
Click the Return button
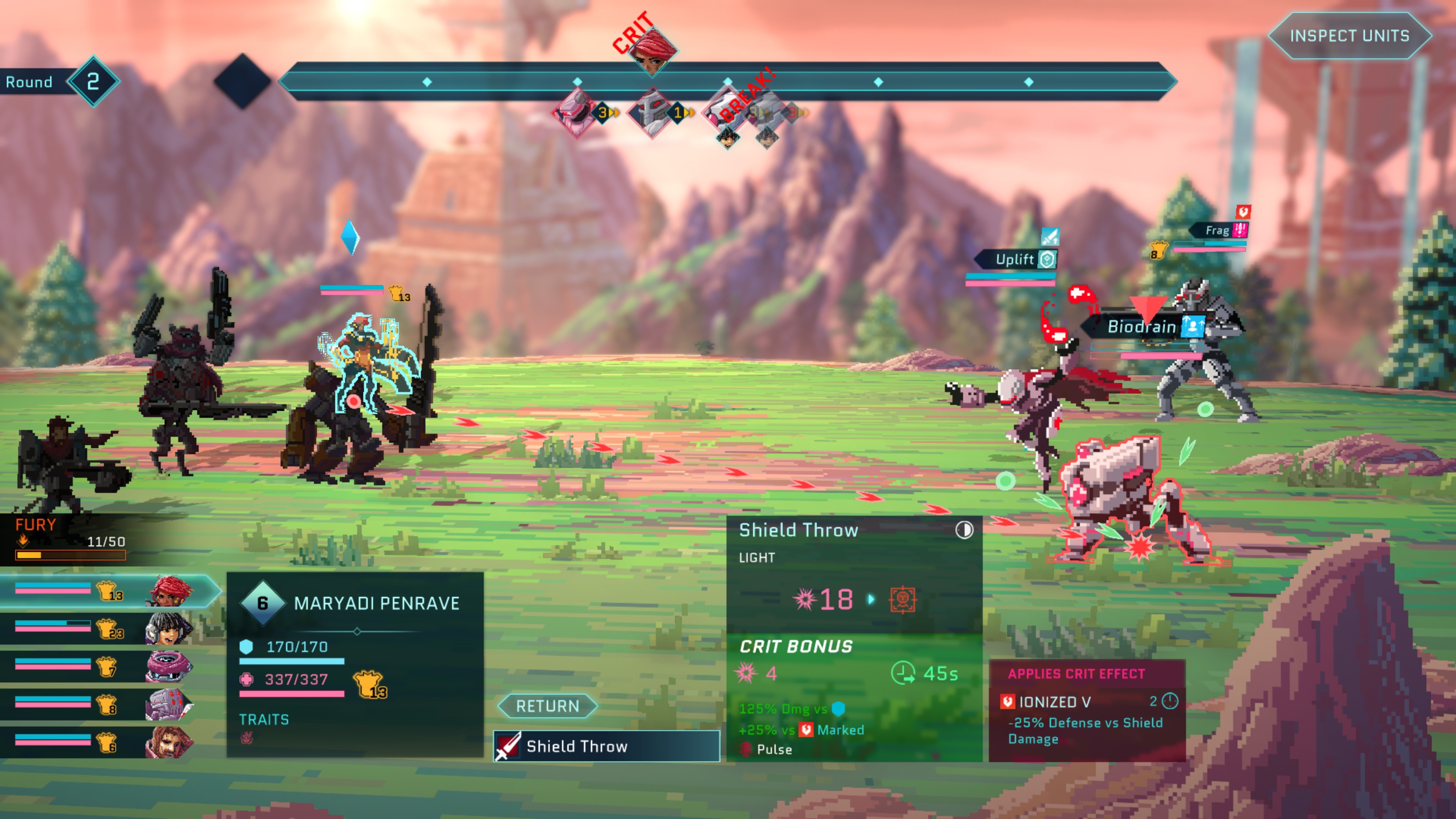click(547, 706)
